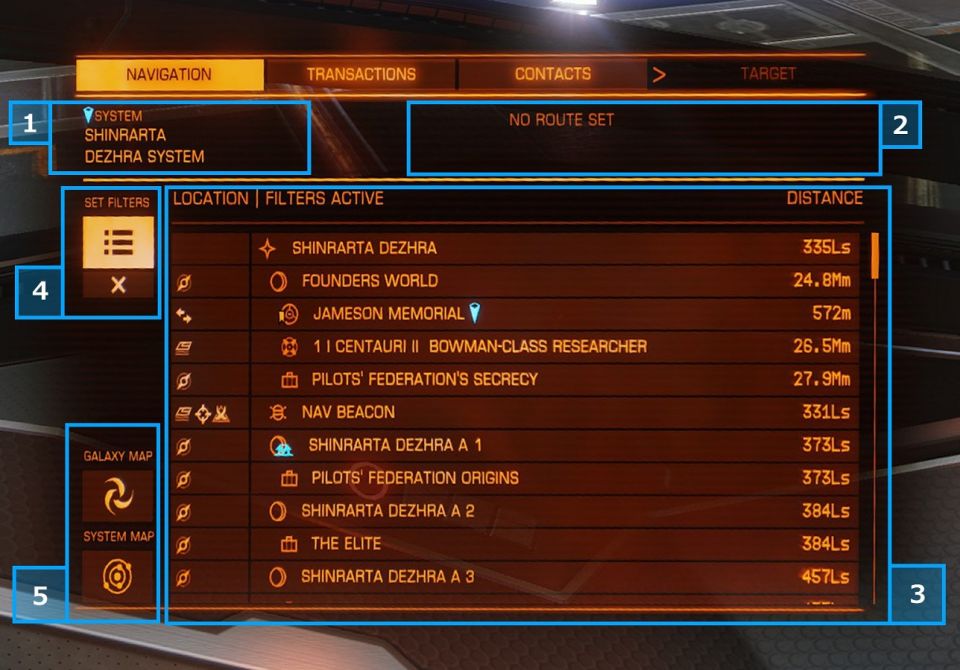Select the Shinrarta Dezhra star row
Image resolution: width=960 pixels, height=670 pixels.
coord(555,248)
